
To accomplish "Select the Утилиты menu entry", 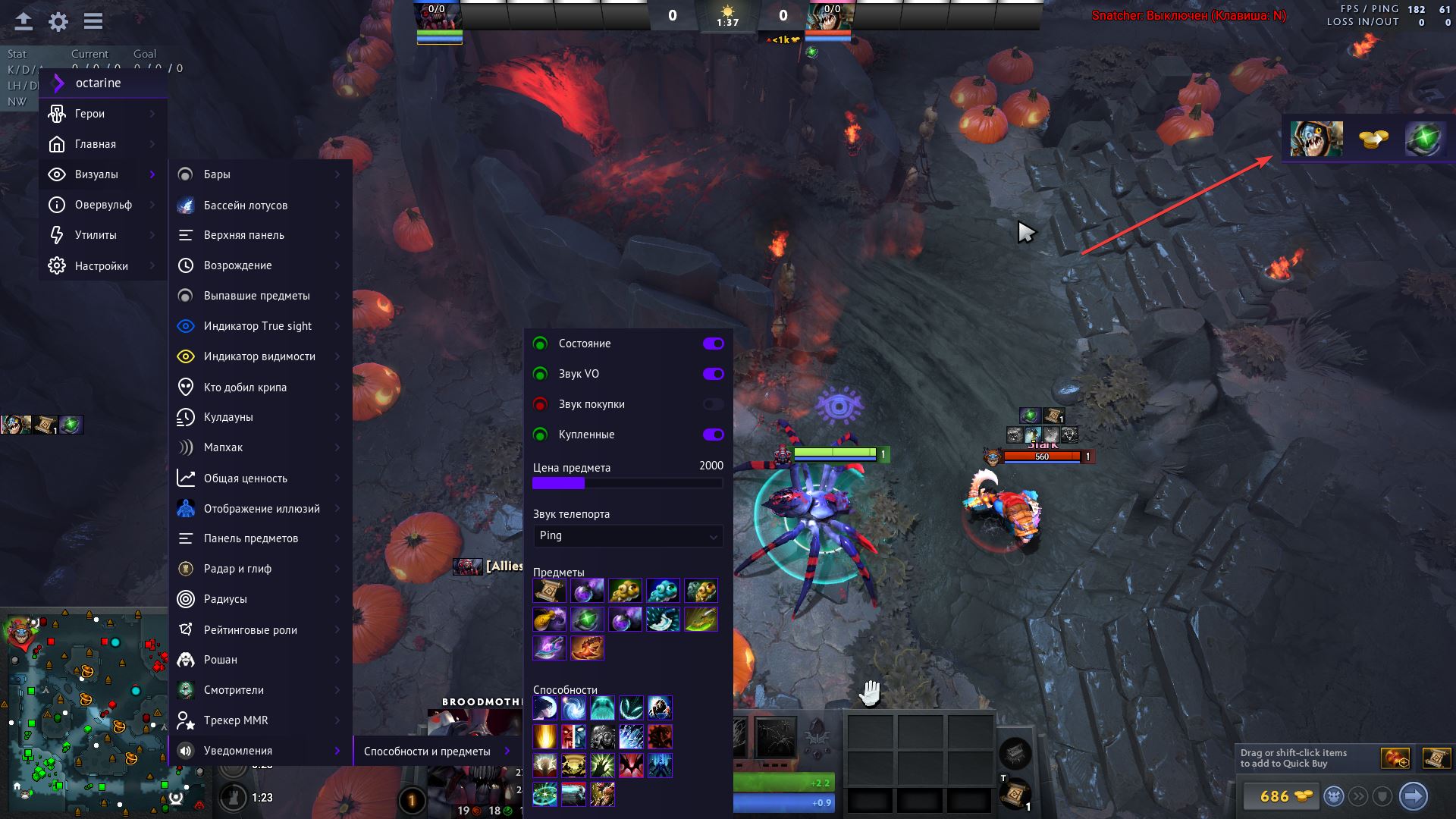I will (x=96, y=235).
